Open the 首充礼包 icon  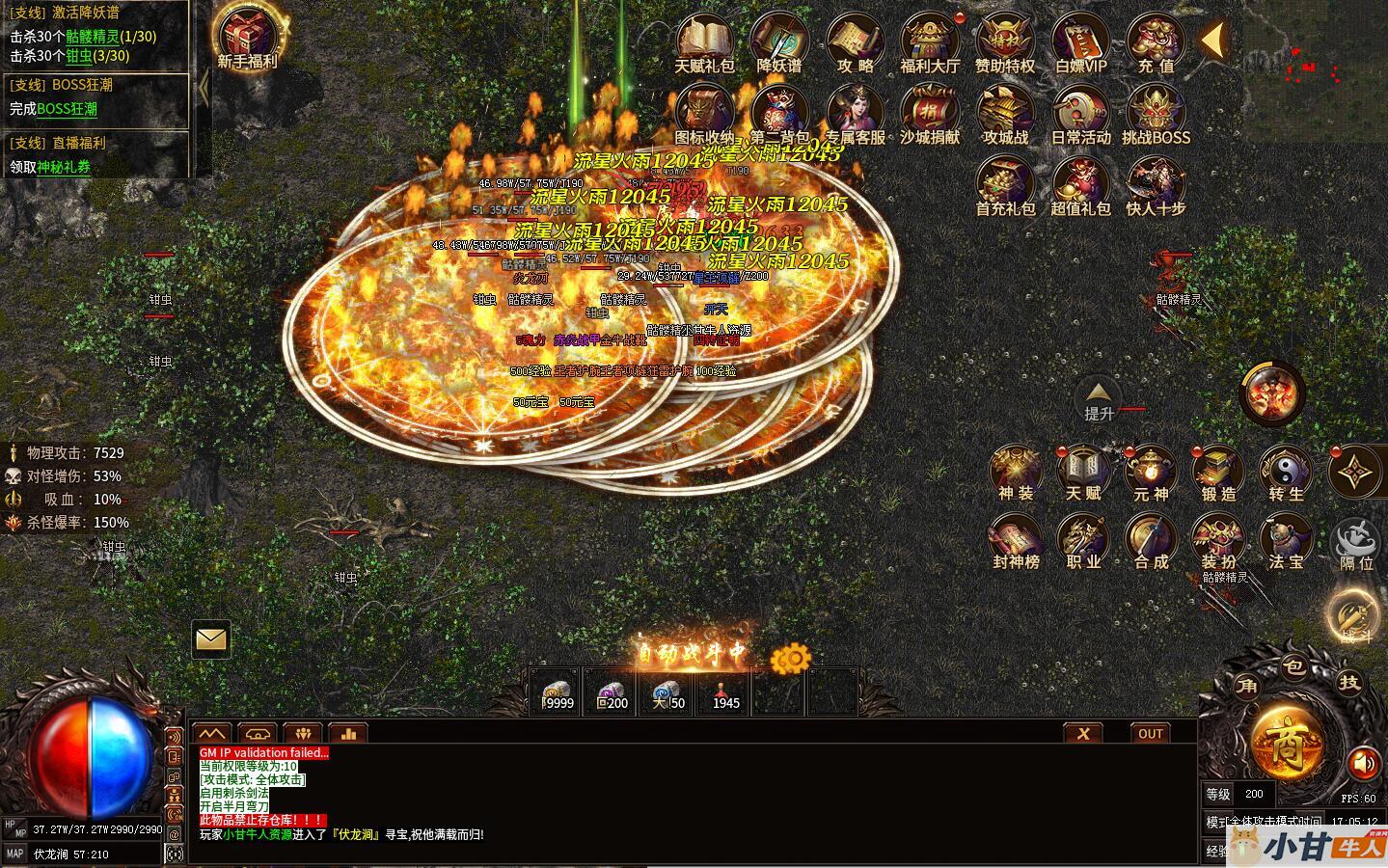pos(1005,183)
